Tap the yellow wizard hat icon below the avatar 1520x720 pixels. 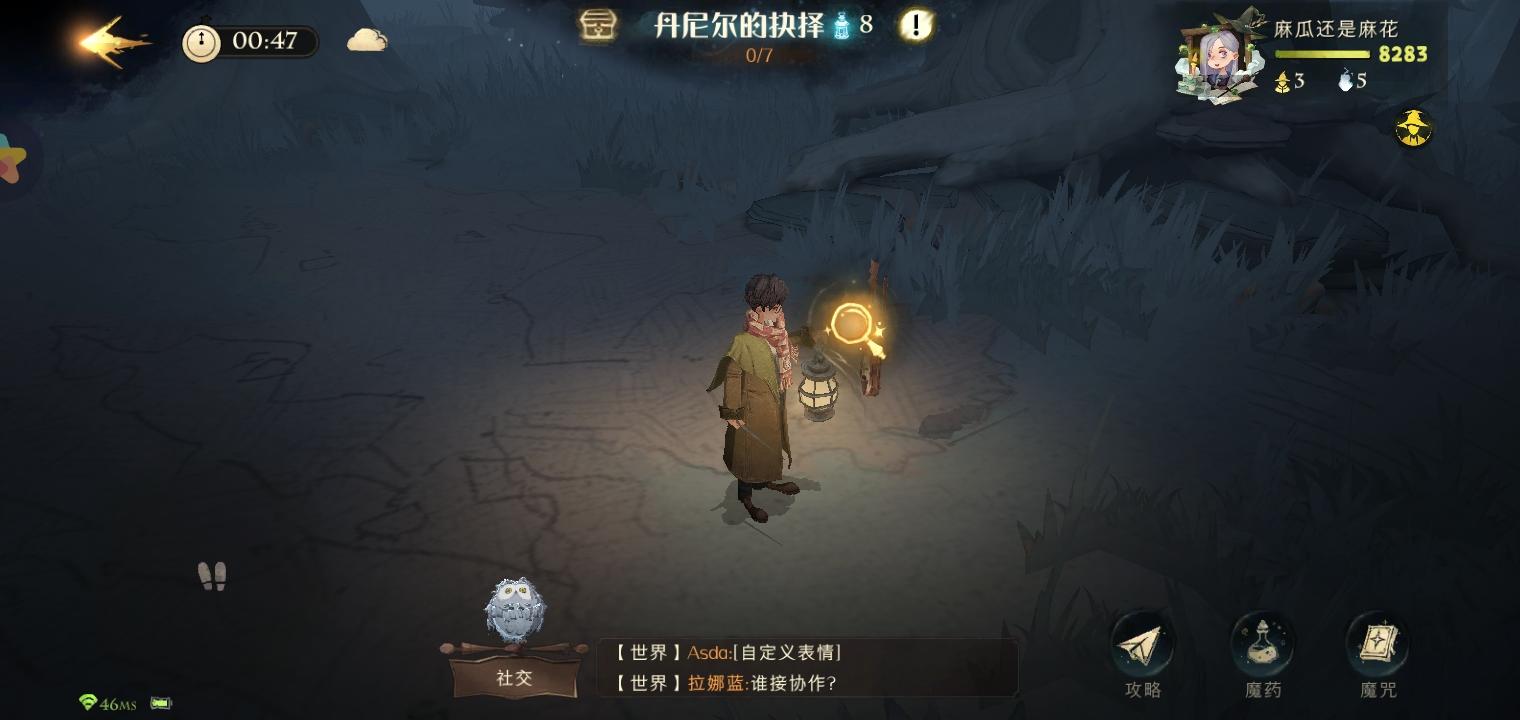click(1414, 129)
